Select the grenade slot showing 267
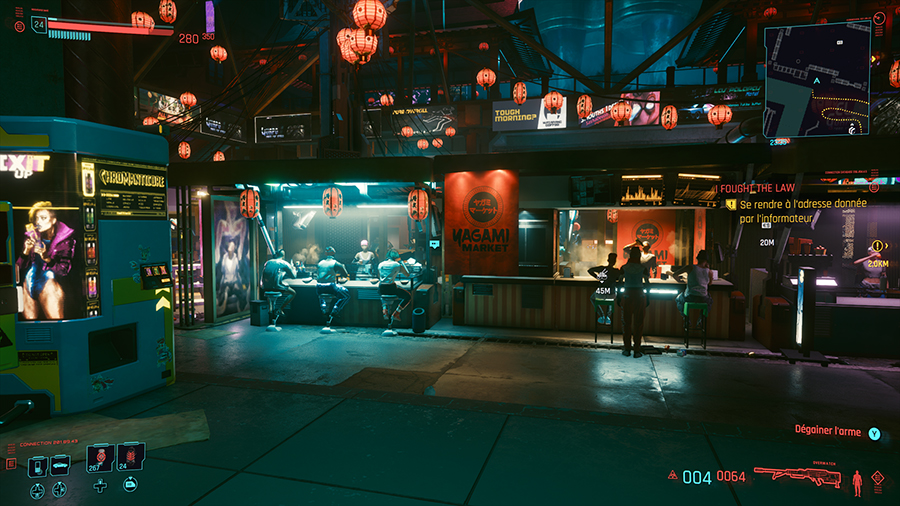900x506 pixels. pos(100,458)
